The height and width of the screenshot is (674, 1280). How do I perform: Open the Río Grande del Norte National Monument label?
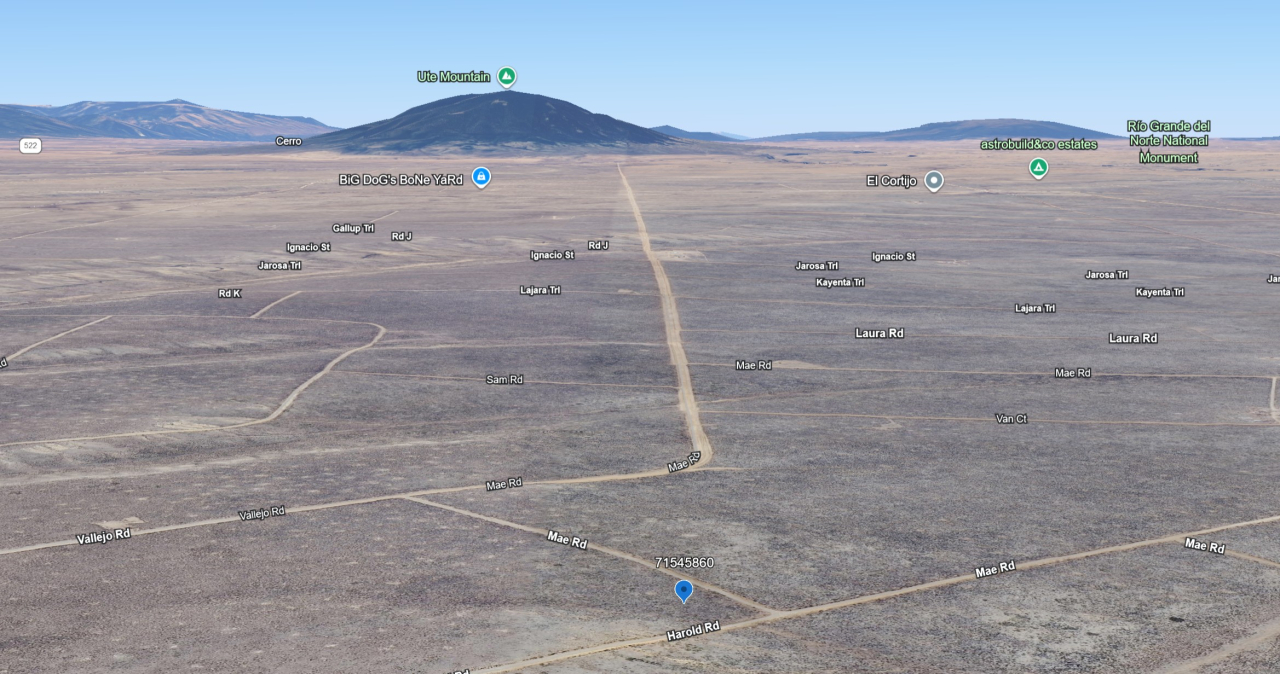coord(1168,142)
